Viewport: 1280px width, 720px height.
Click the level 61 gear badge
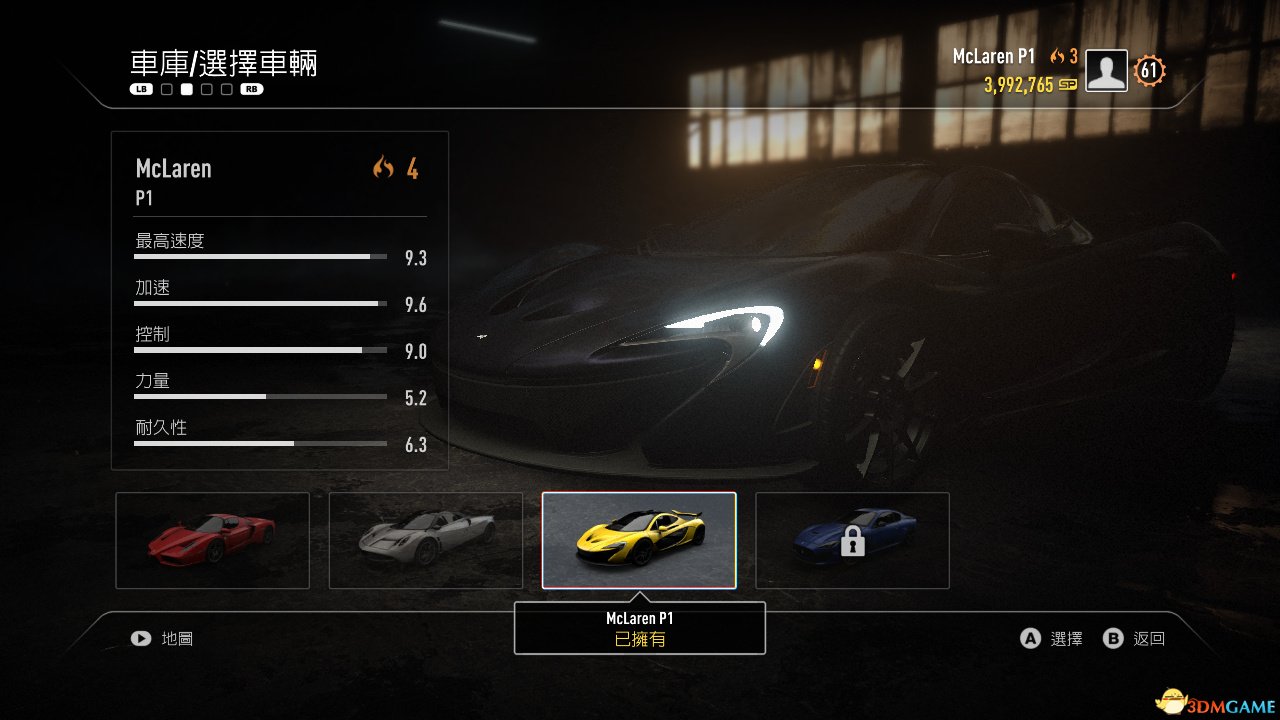[1149, 71]
